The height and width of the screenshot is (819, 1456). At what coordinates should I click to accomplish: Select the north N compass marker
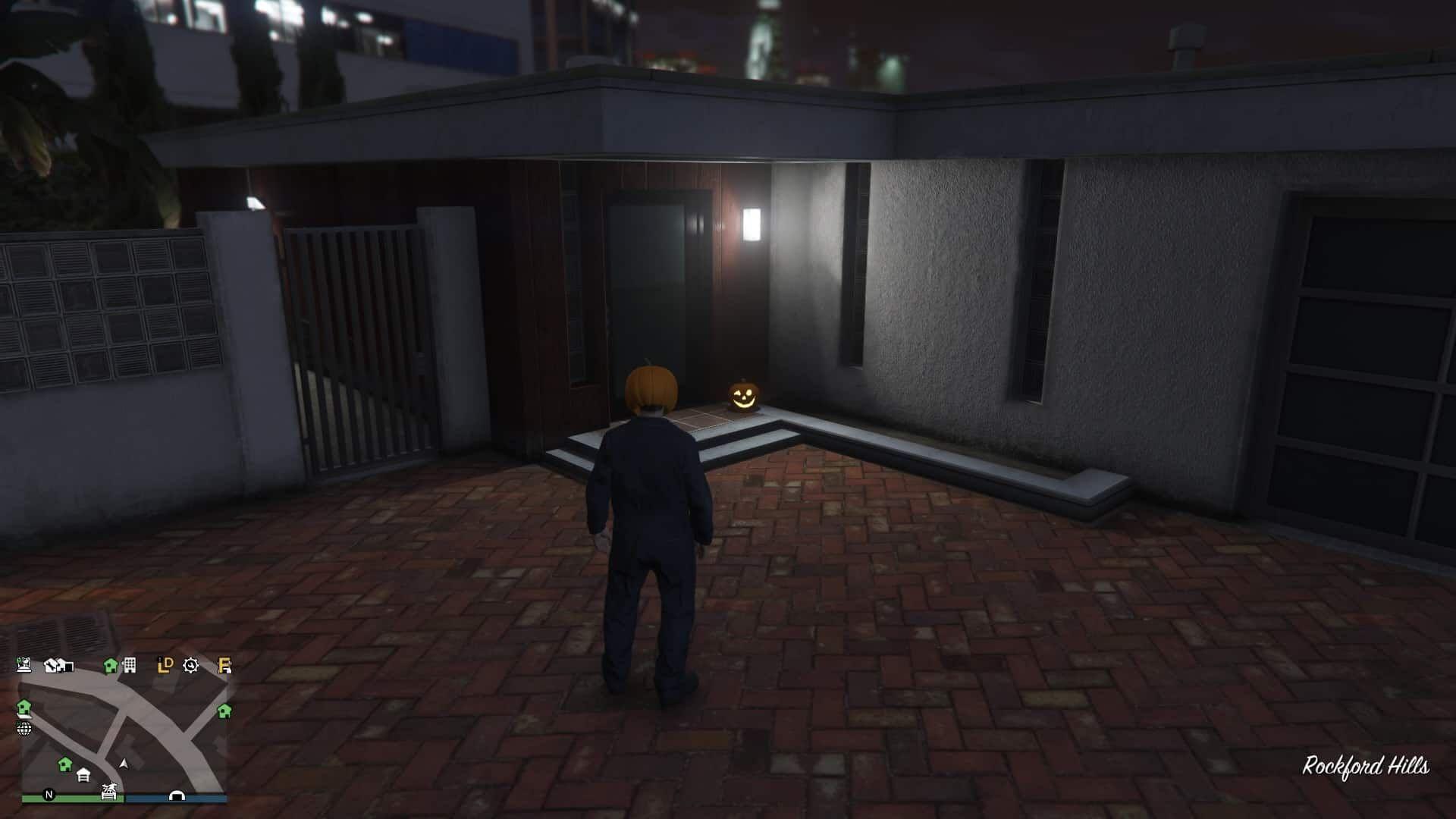[49, 795]
